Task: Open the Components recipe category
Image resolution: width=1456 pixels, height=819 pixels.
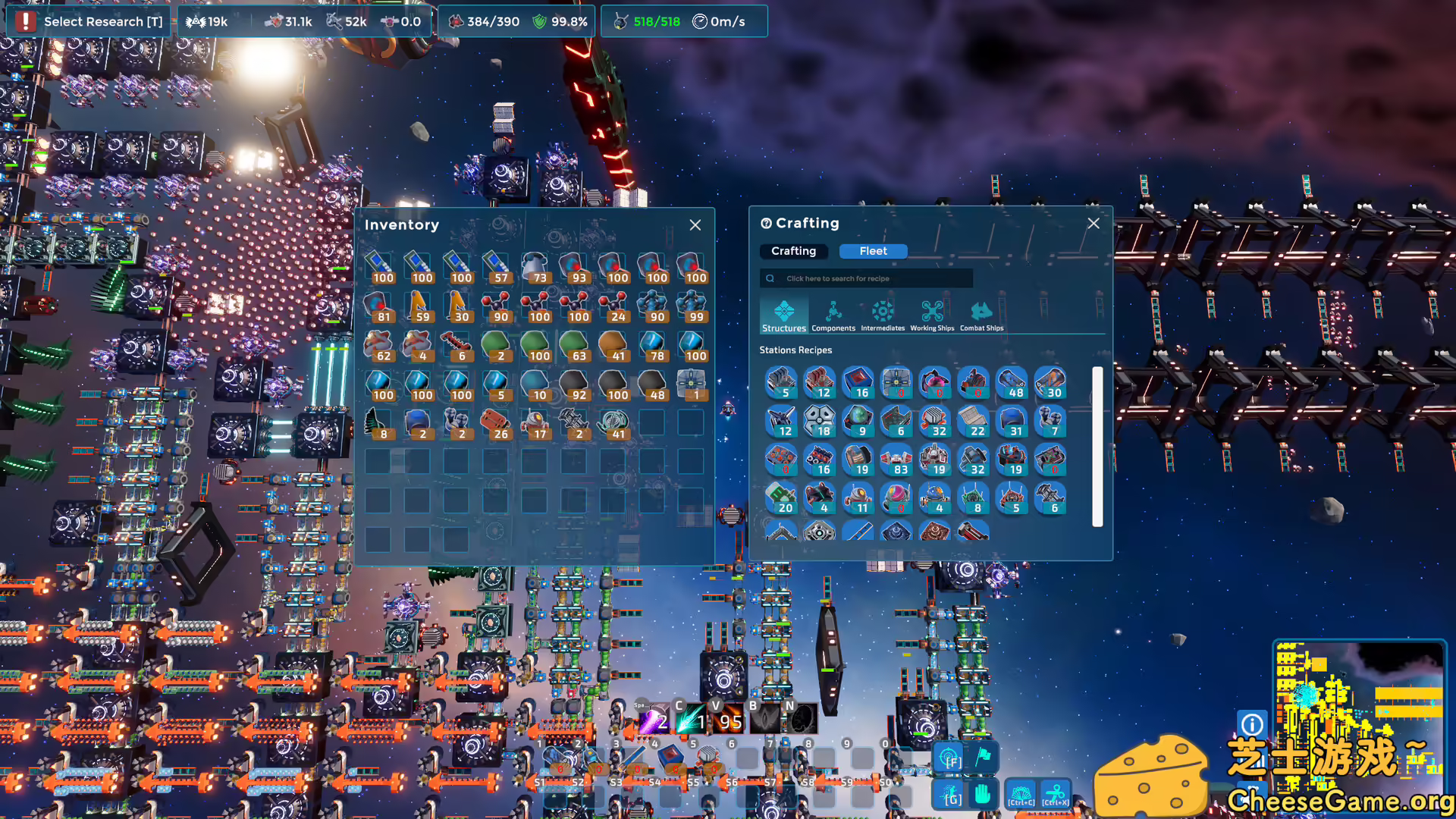Action: 833,316
